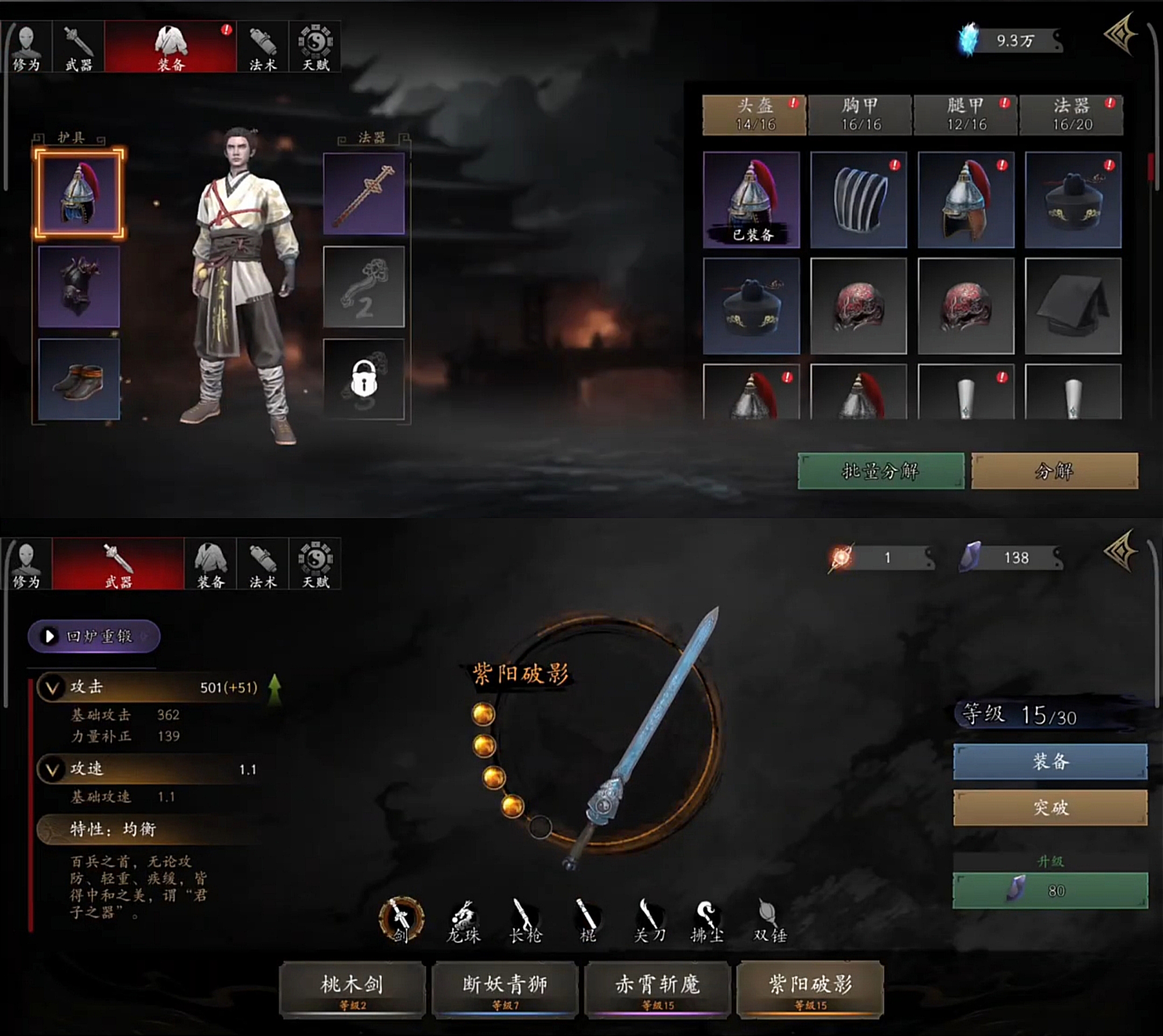Collapse the 攻速 attack speed section

52,769
